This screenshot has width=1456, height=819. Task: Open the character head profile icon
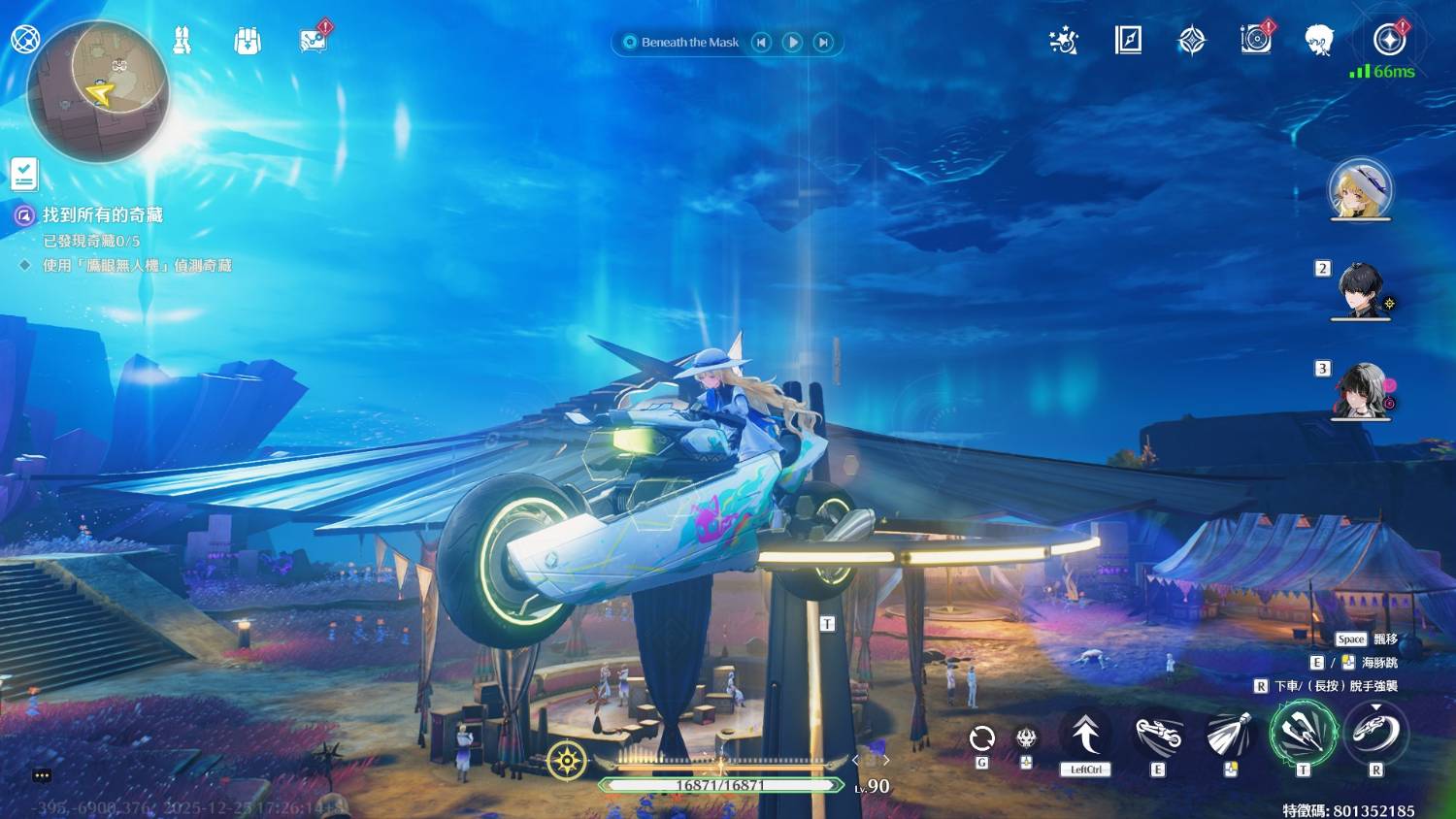[1318, 40]
